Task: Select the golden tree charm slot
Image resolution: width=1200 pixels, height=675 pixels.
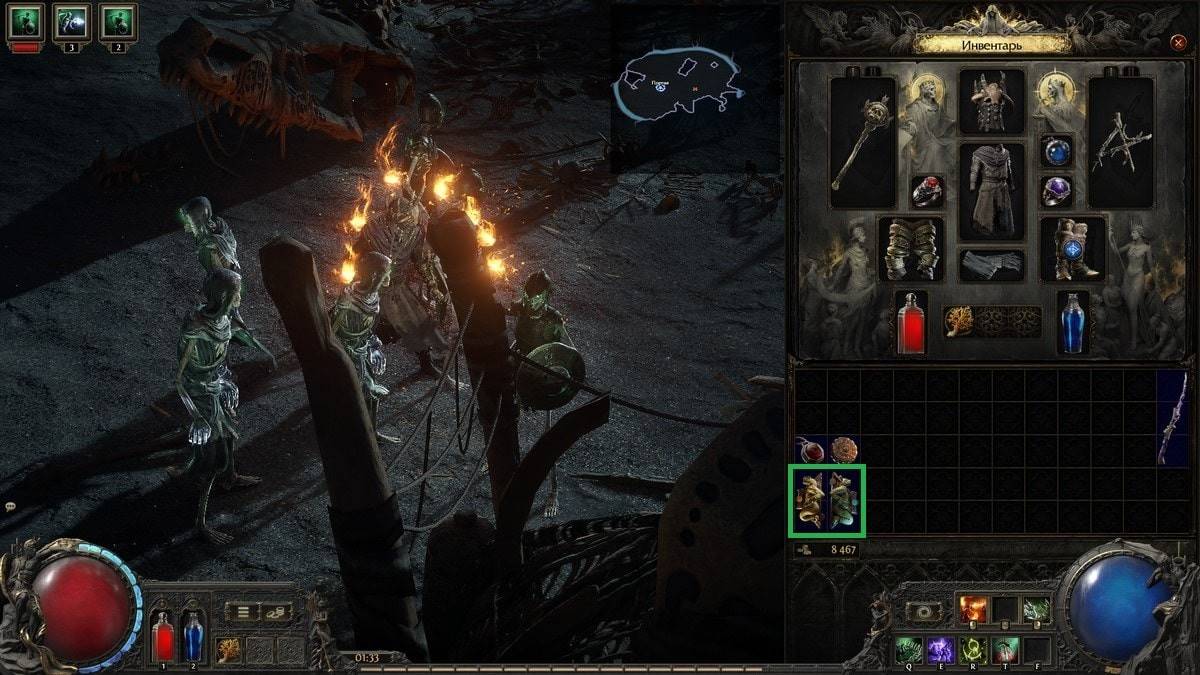Action: (x=959, y=322)
